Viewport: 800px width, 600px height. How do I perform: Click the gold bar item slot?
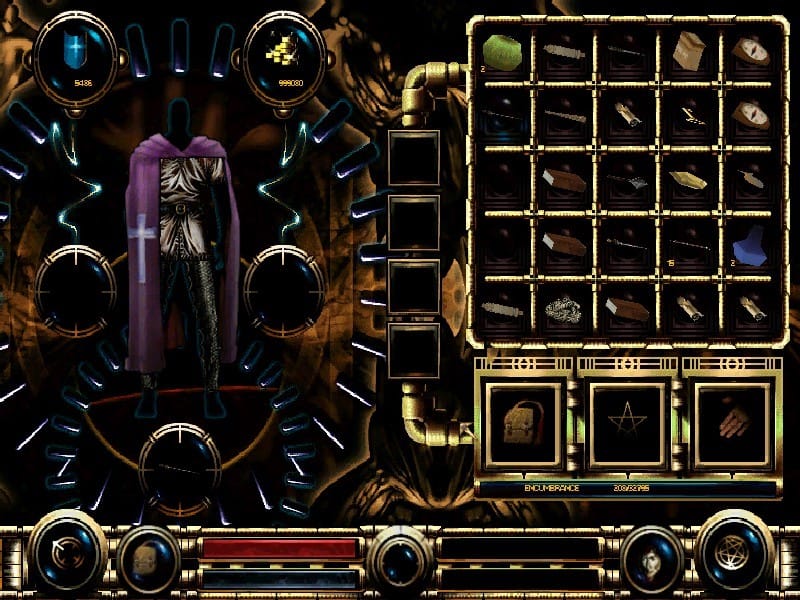688,180
